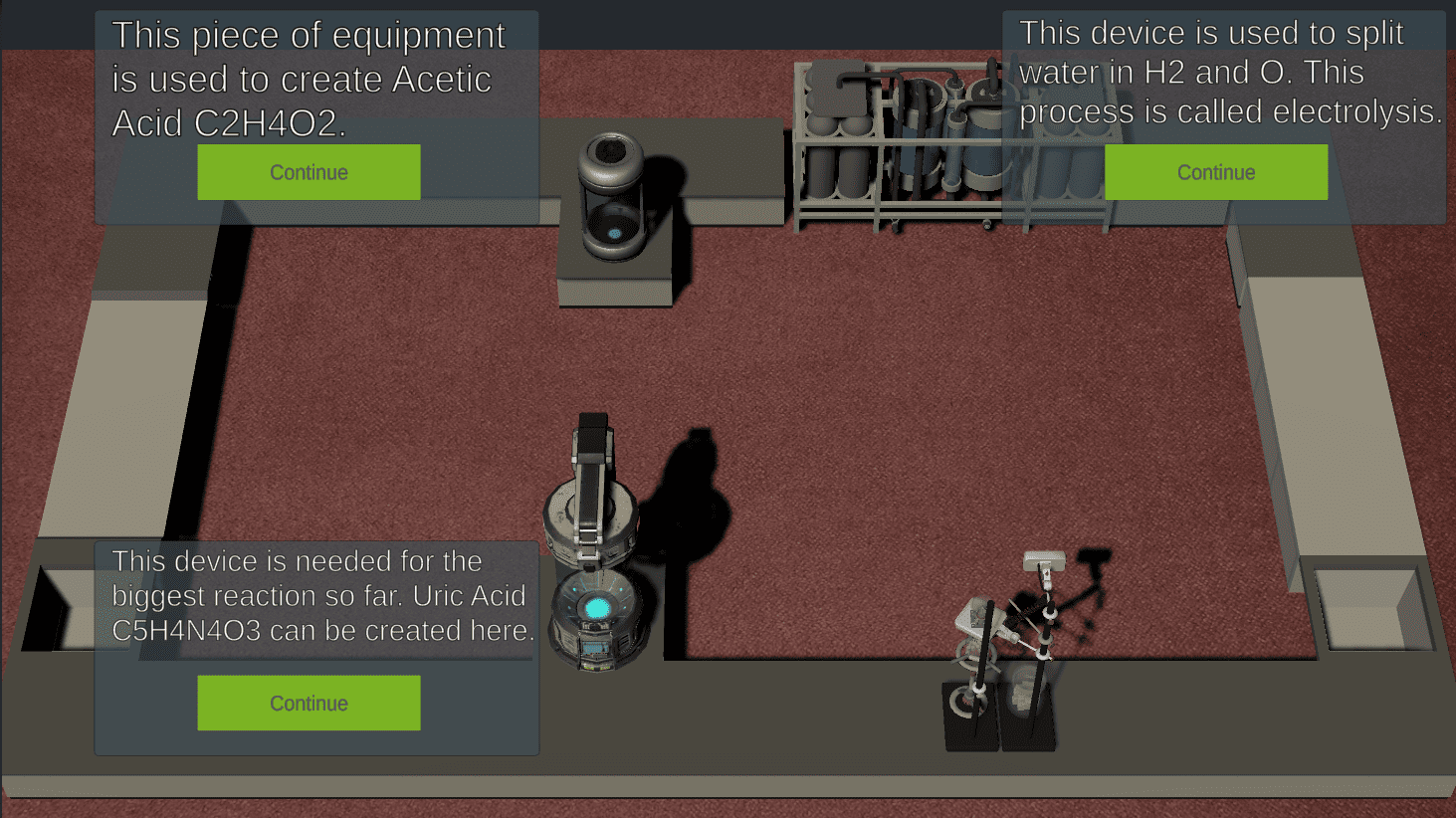
Task: Click the Acetic Acid tooltip panel text
Action: point(309,78)
